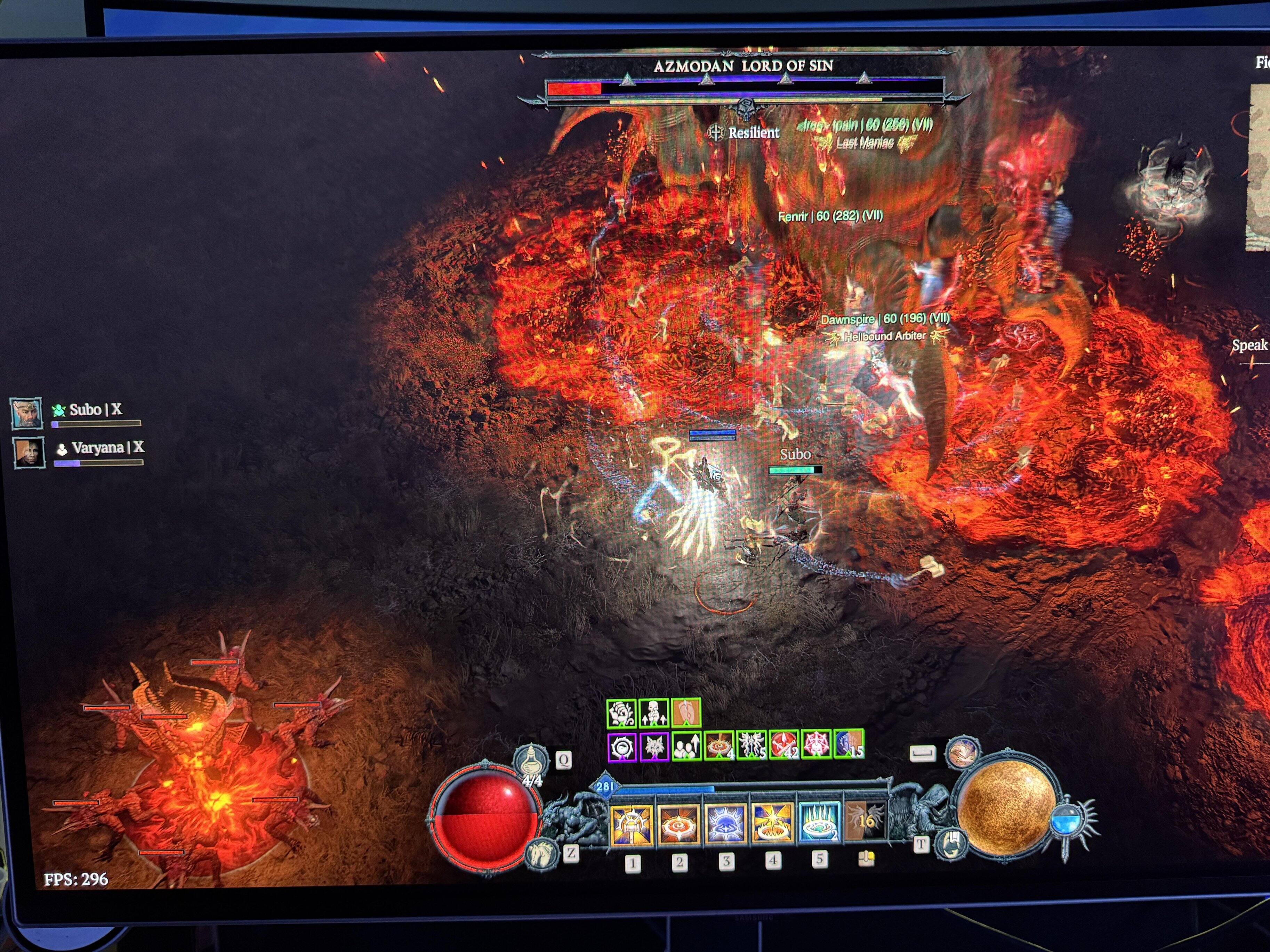Activate the hammer skill in slot 1
This screenshot has height=952, width=1270.
pos(632,824)
